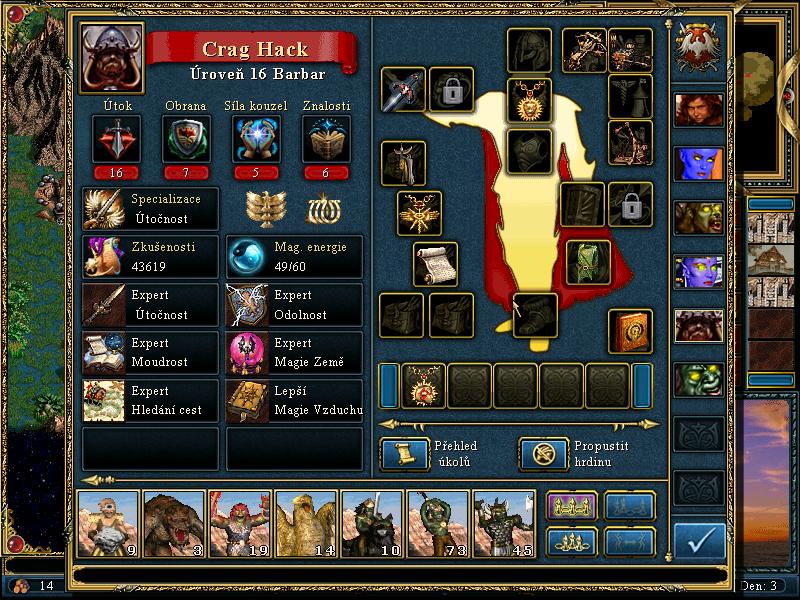Select the spell scroll artifact
Viewport: 800px width, 600px height.
[x=435, y=264]
